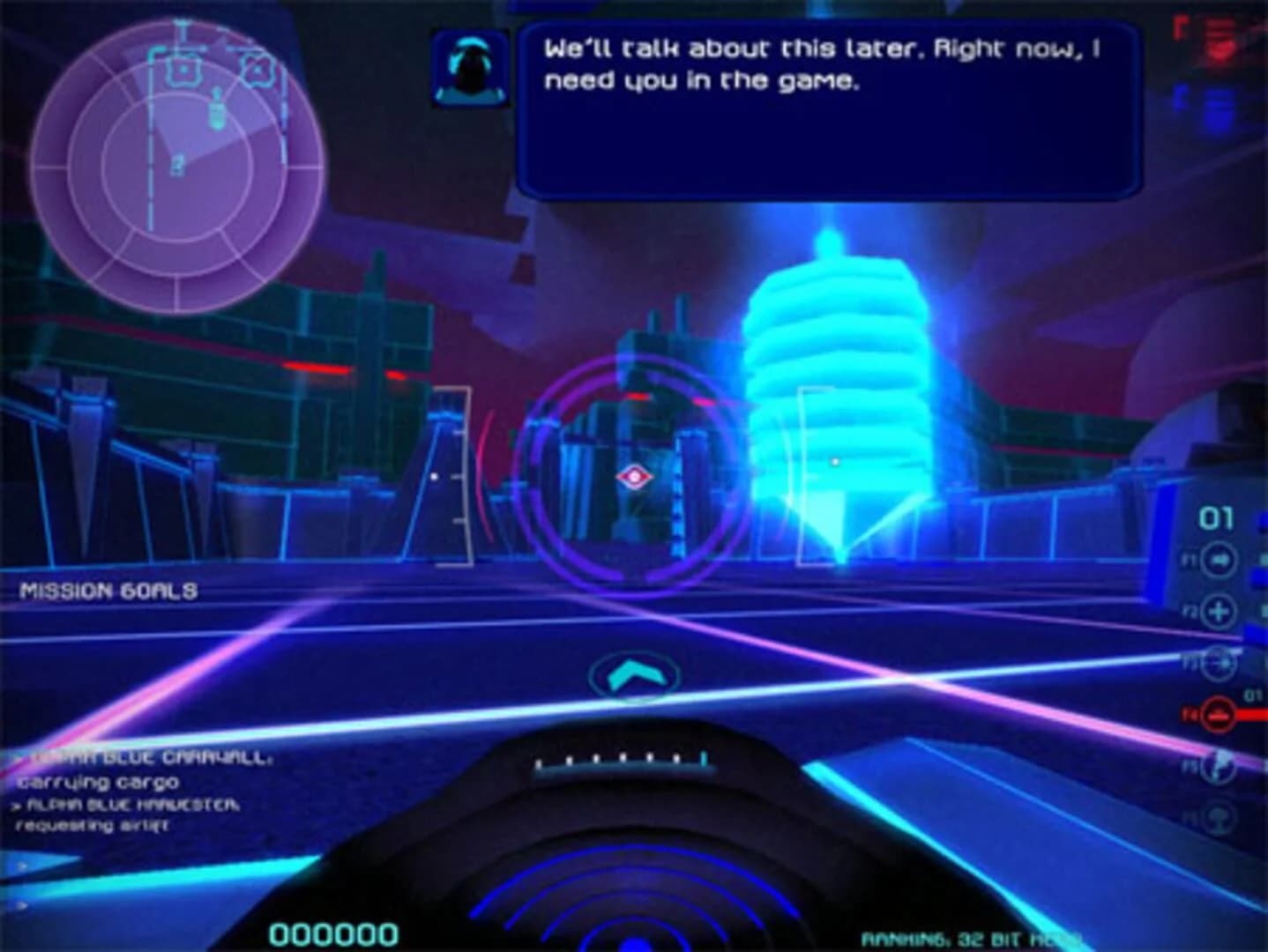
Task: Click the pilot portrait beside the dialogue box
Action: 474,70
